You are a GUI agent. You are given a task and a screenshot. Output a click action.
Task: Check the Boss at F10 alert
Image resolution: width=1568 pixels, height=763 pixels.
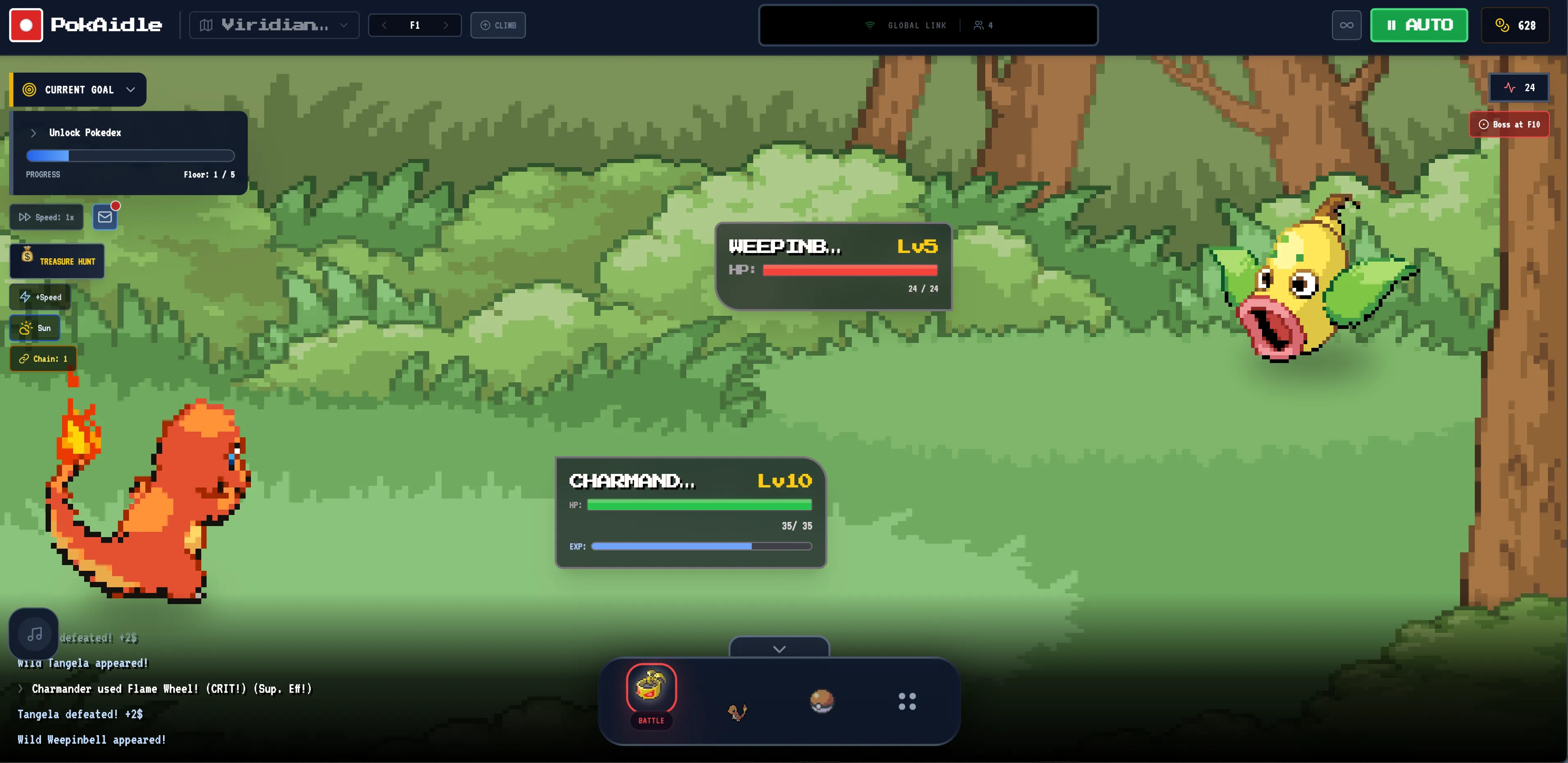tap(1509, 124)
